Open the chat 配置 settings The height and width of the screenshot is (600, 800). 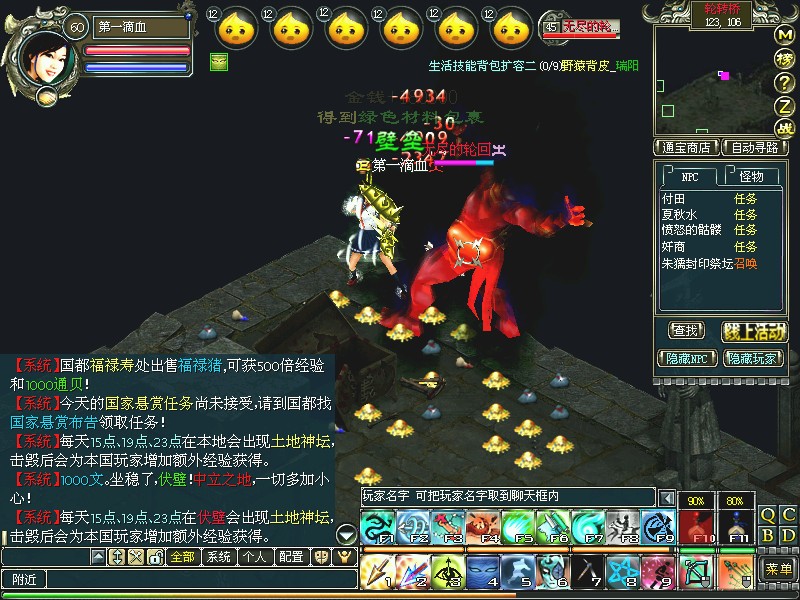click(x=291, y=557)
